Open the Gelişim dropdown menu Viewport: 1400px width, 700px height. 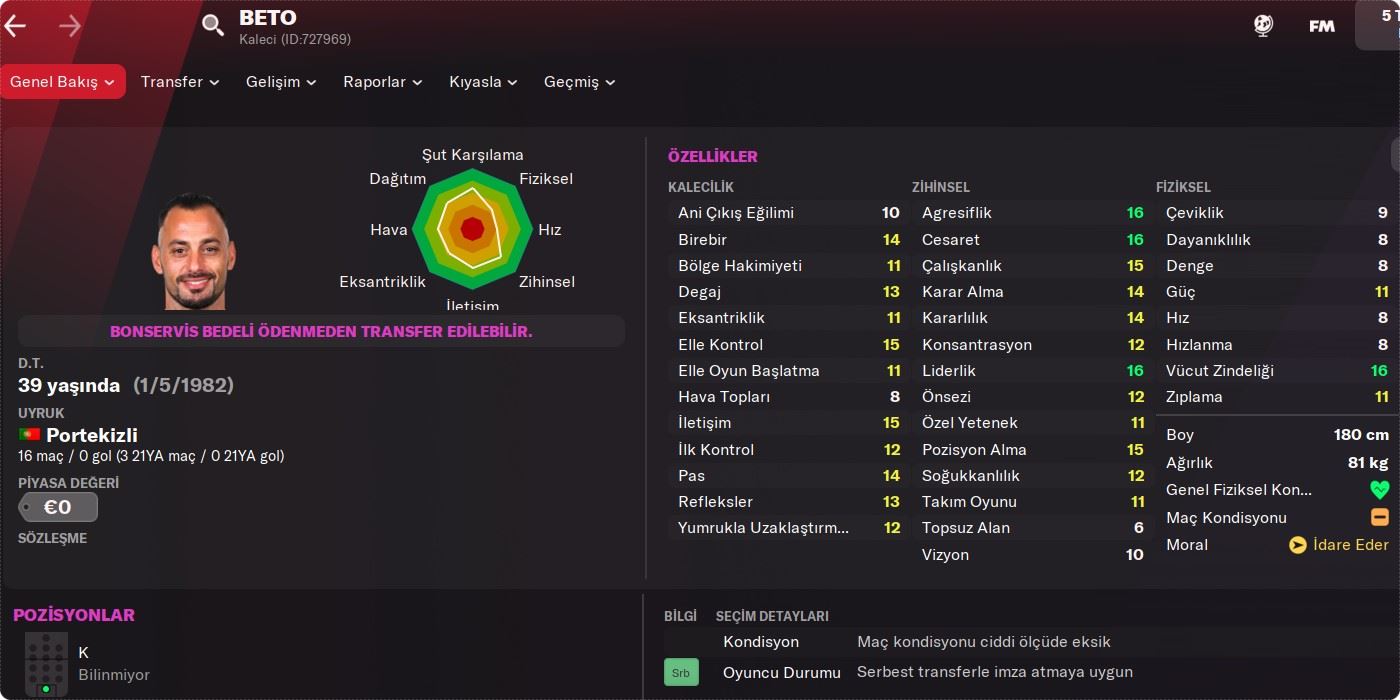(x=281, y=82)
